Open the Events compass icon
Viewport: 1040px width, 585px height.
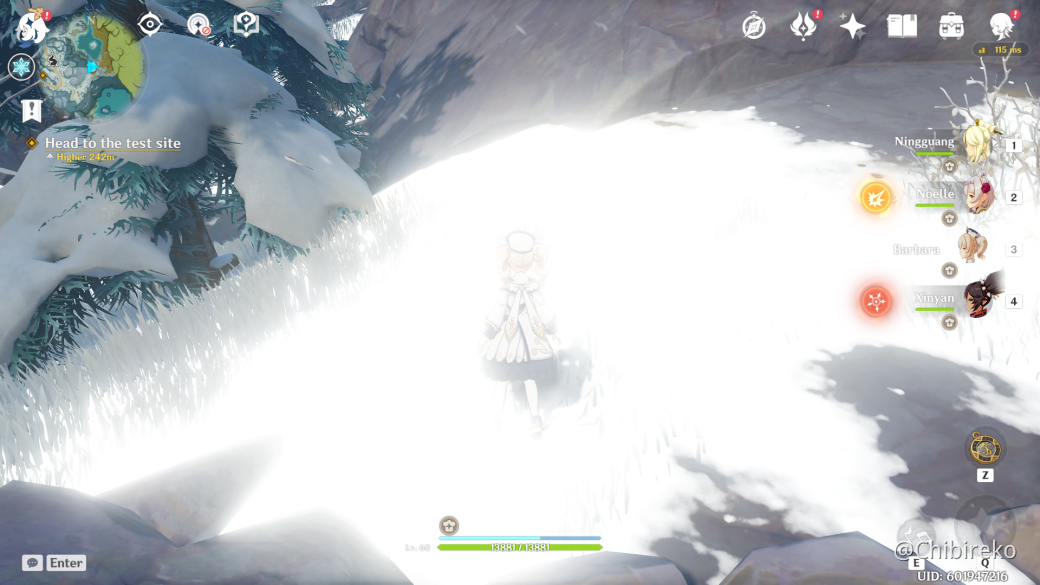point(754,27)
